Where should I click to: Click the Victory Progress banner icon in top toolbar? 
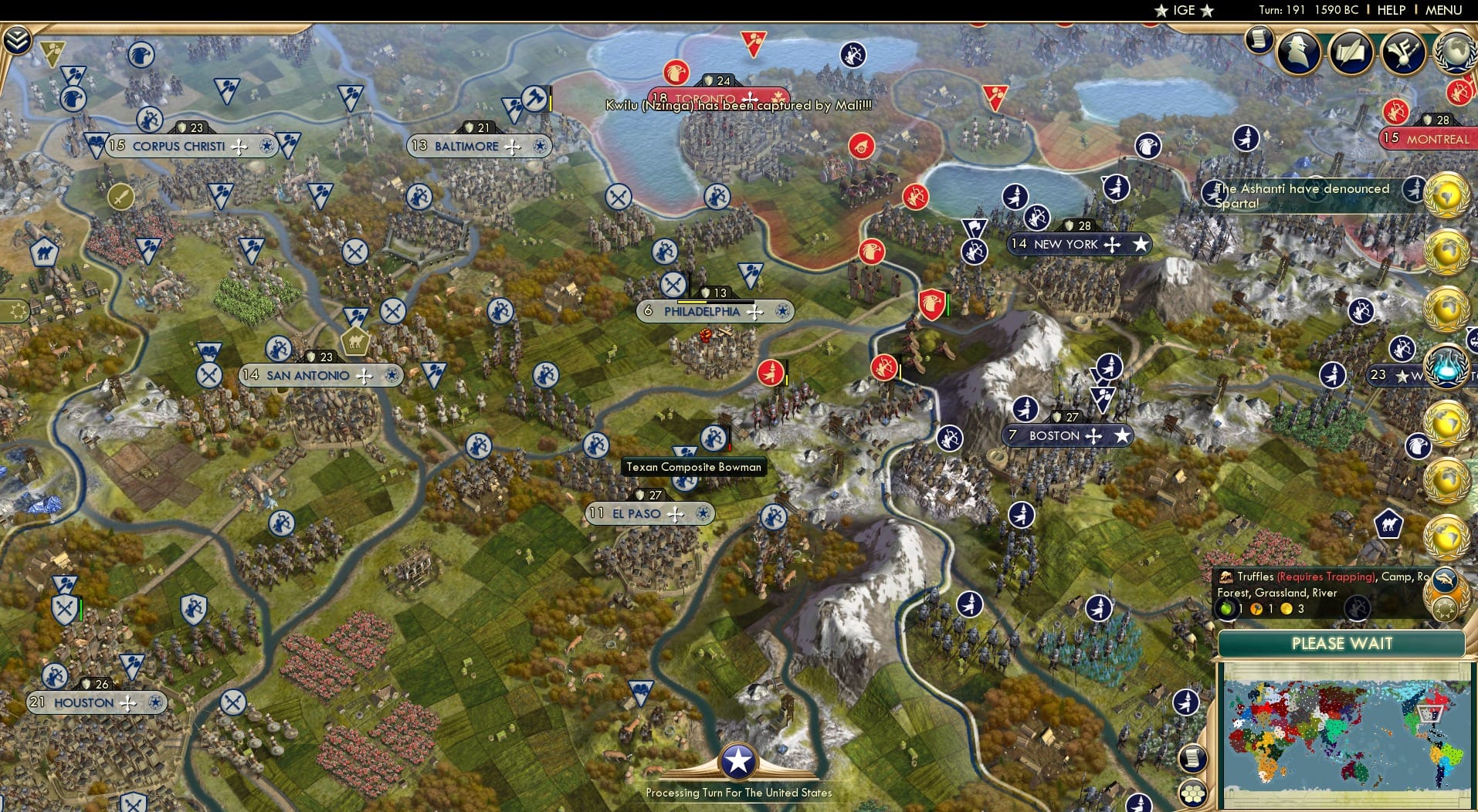pos(1404,52)
